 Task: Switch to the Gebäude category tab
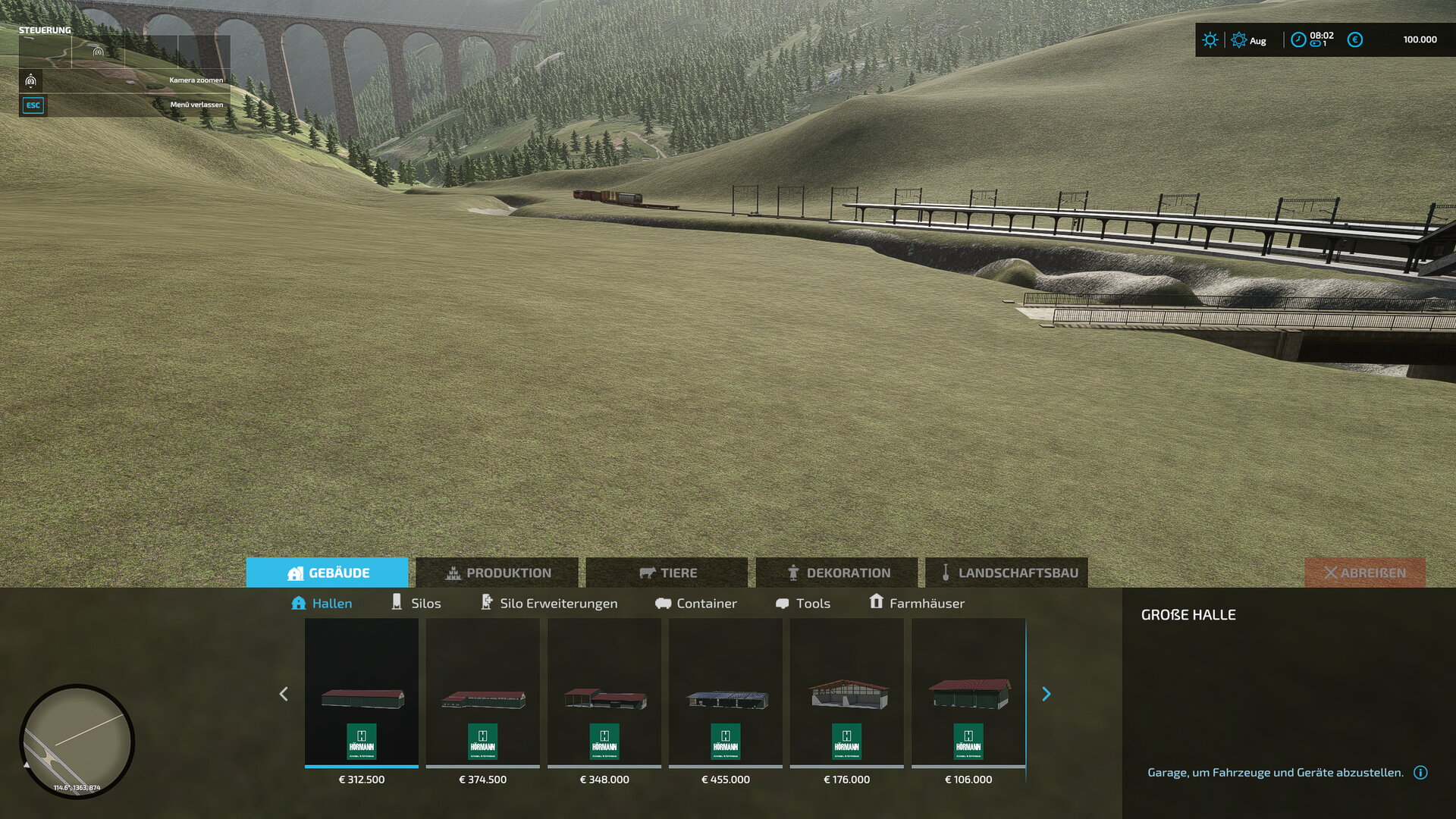(x=328, y=573)
